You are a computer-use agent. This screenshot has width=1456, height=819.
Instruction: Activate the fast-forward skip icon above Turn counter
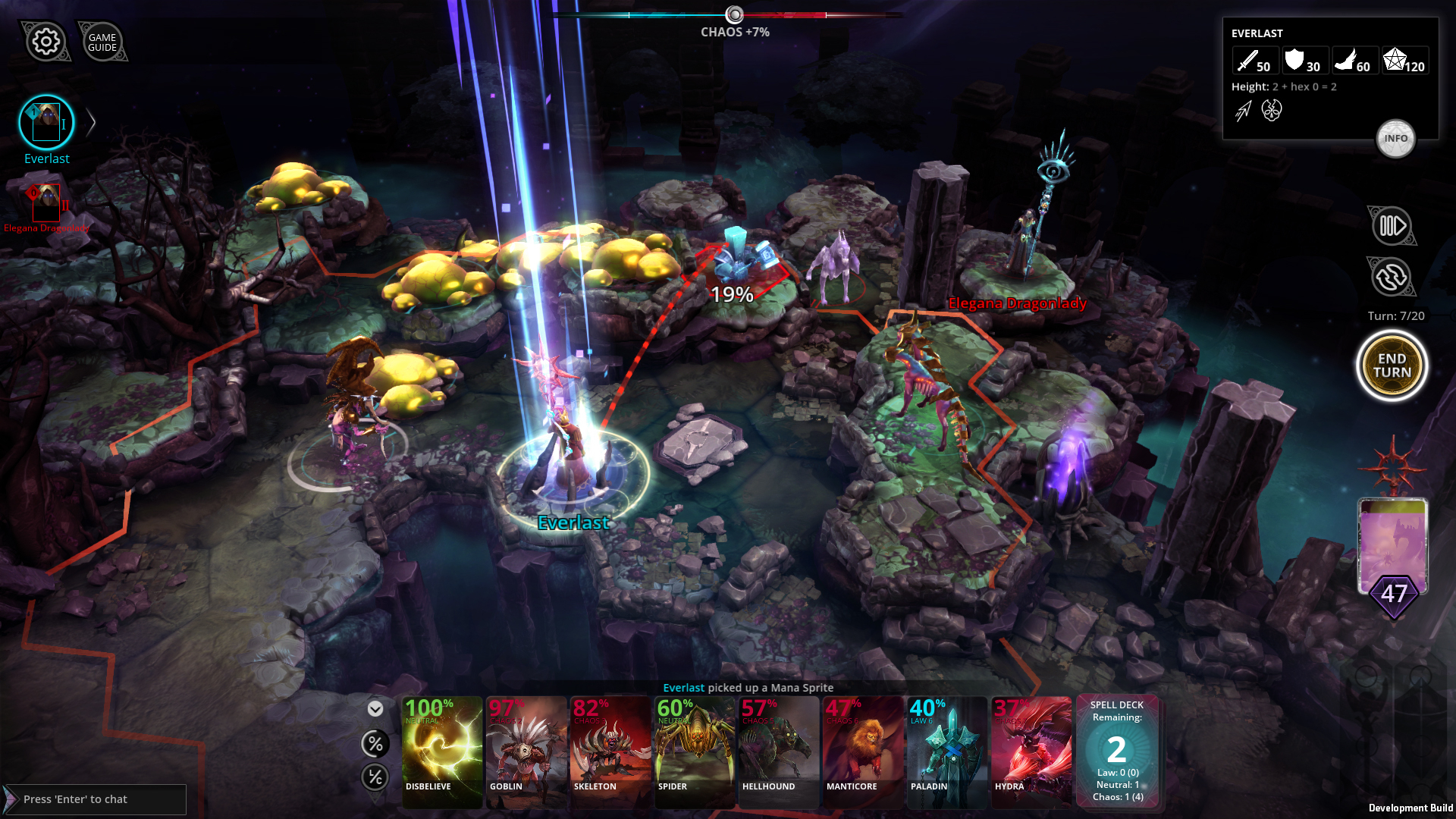(x=1392, y=225)
